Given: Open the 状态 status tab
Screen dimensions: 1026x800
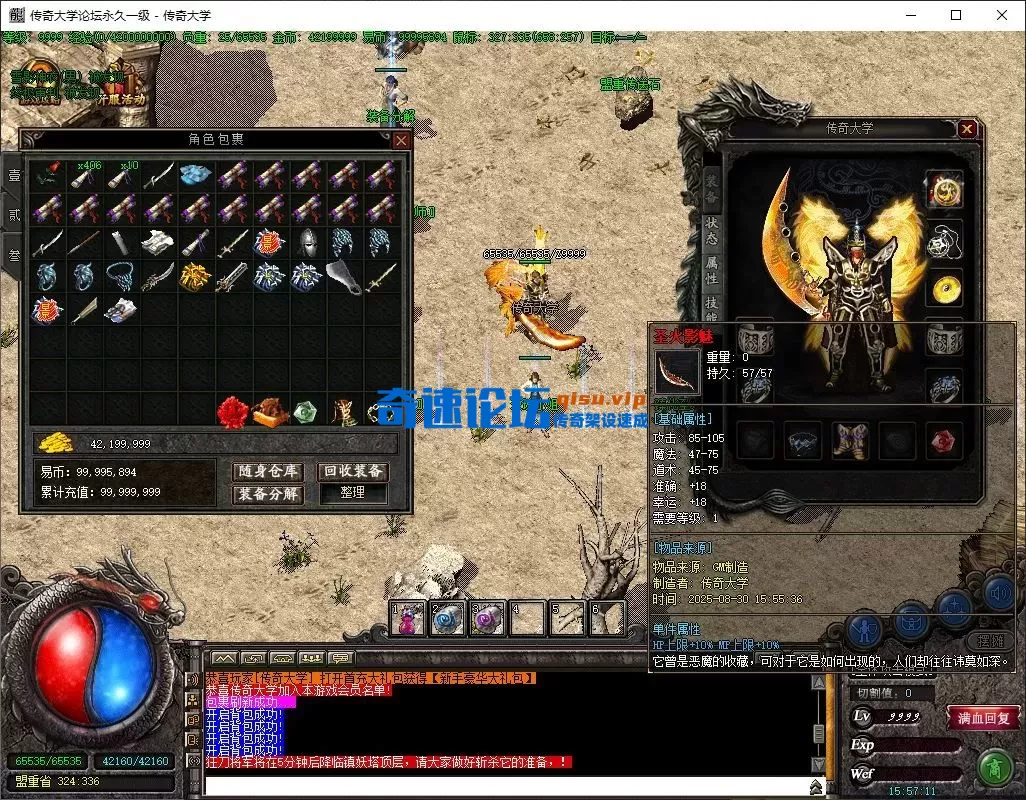Looking at the screenshot, I should [x=711, y=232].
